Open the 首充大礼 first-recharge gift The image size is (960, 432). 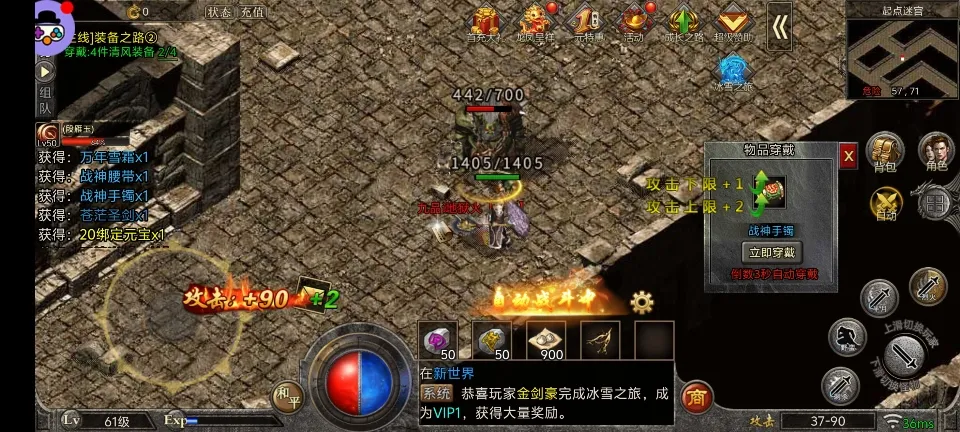tap(487, 24)
